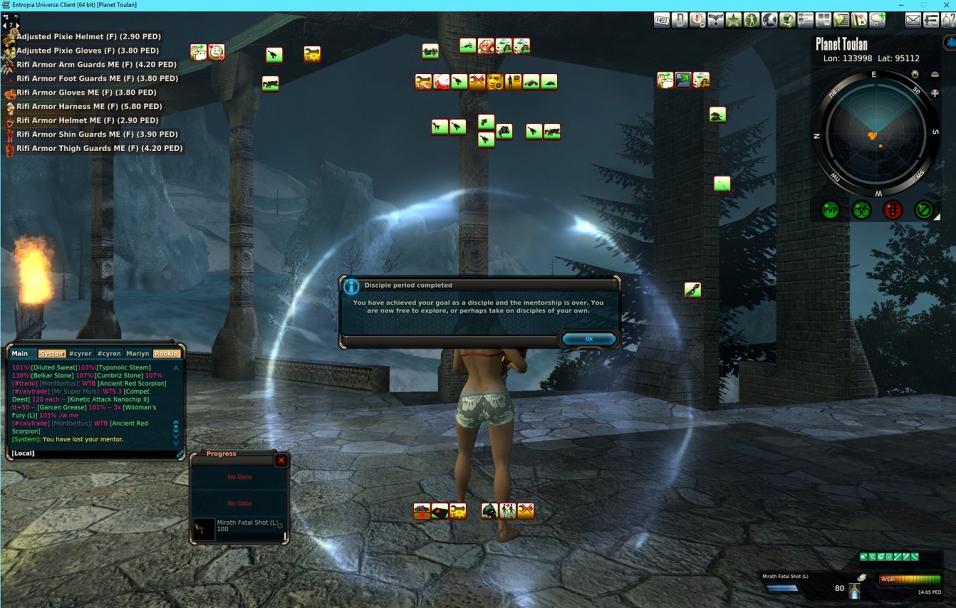The image size is (956, 608).
Task: Open the globe icon in the top toolbar
Action: pos(769,20)
